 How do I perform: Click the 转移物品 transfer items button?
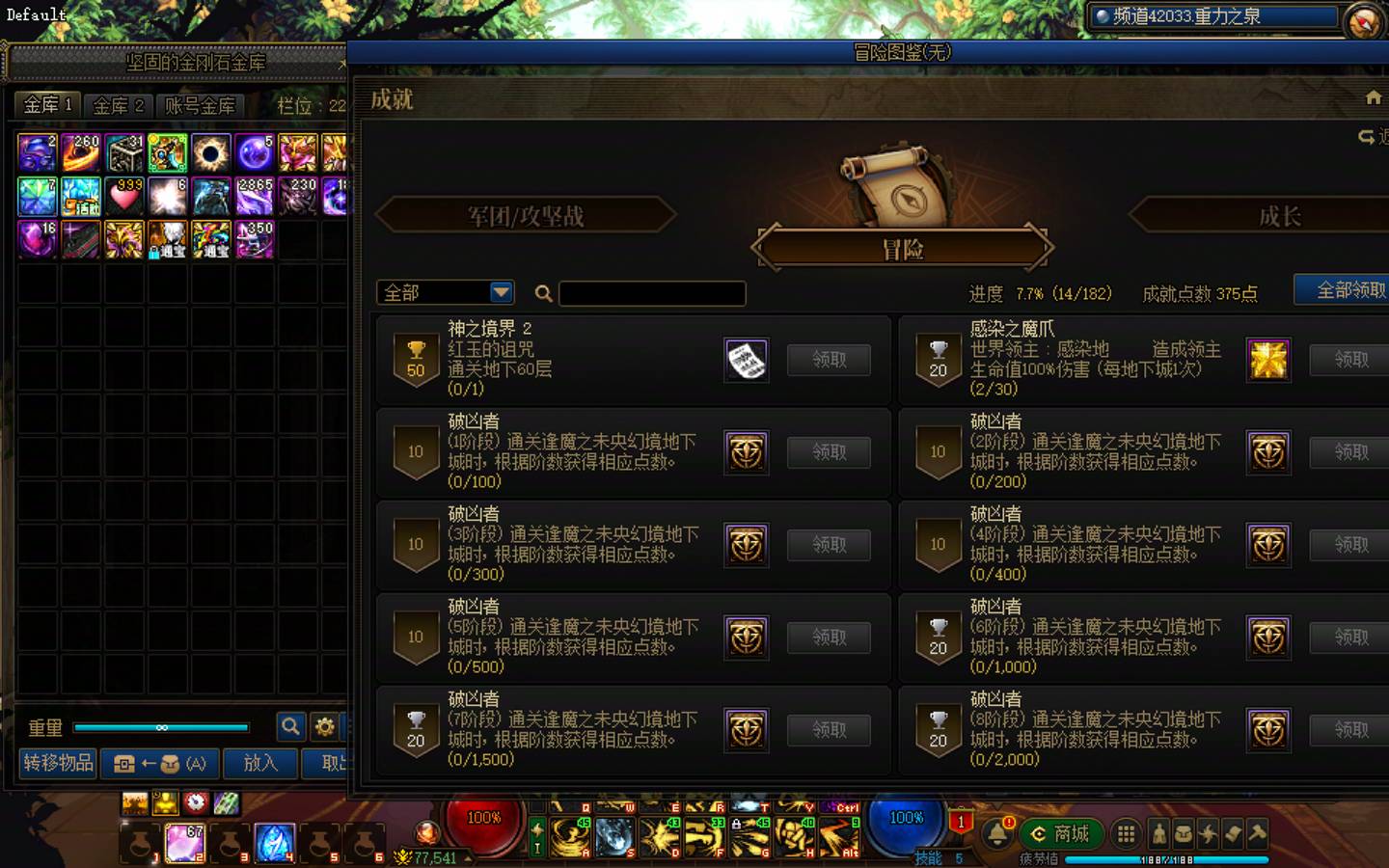tap(56, 763)
